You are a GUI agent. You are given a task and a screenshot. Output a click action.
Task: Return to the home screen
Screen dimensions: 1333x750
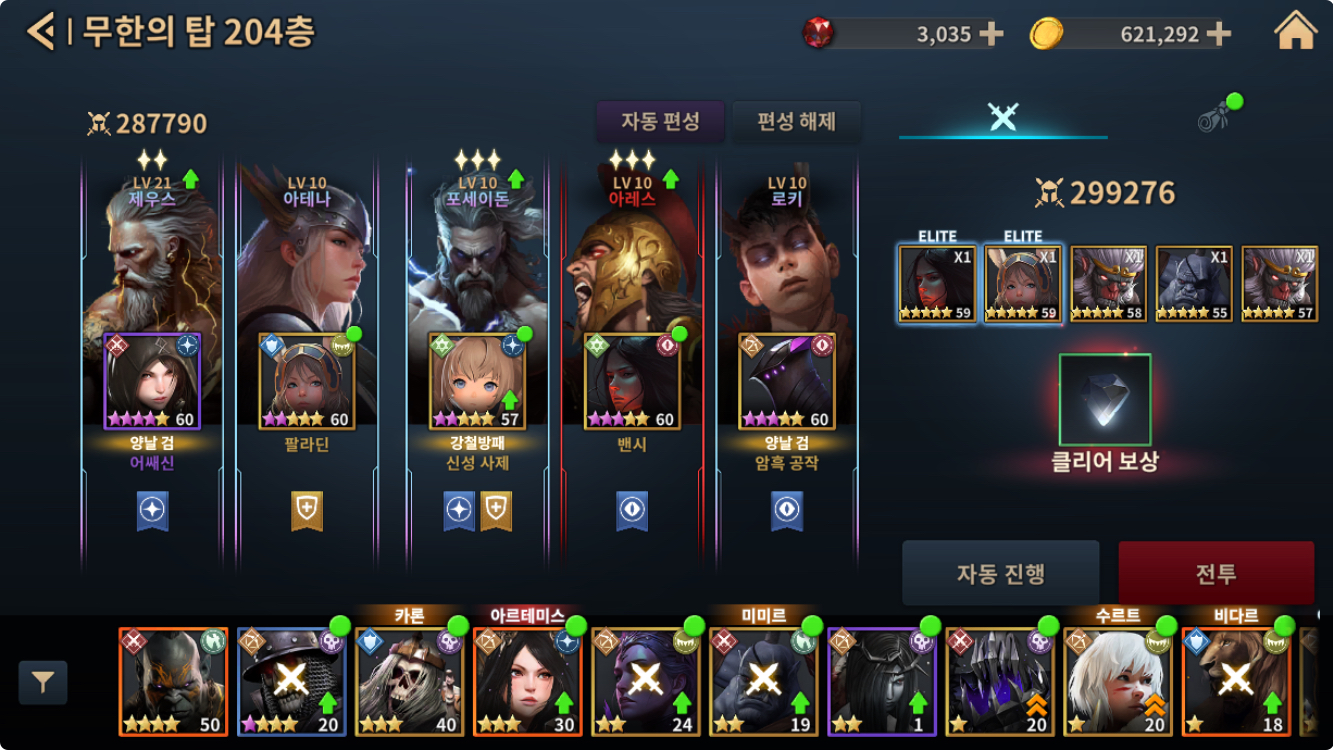click(x=1295, y=32)
